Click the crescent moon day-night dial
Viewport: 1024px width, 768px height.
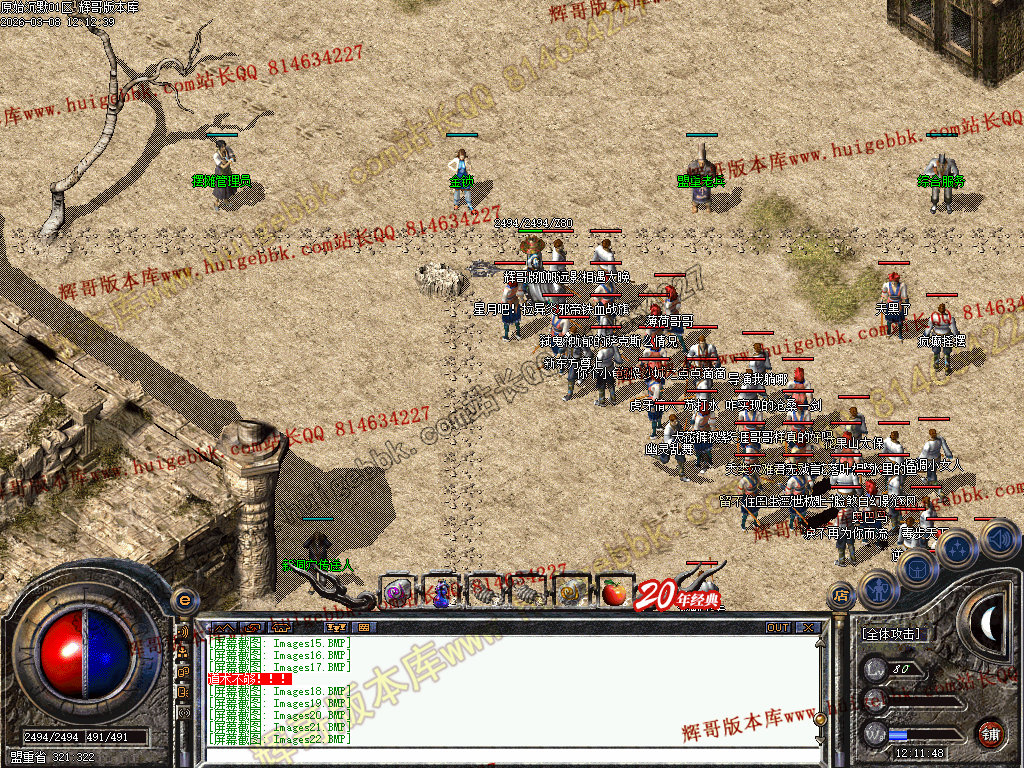tap(988, 623)
